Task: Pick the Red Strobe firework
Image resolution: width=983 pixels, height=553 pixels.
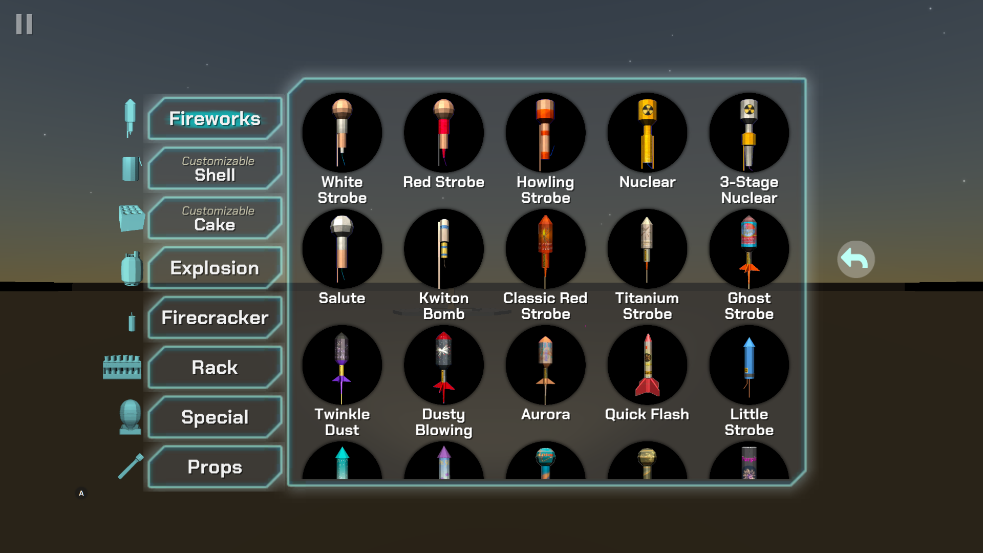Action: [x=444, y=133]
